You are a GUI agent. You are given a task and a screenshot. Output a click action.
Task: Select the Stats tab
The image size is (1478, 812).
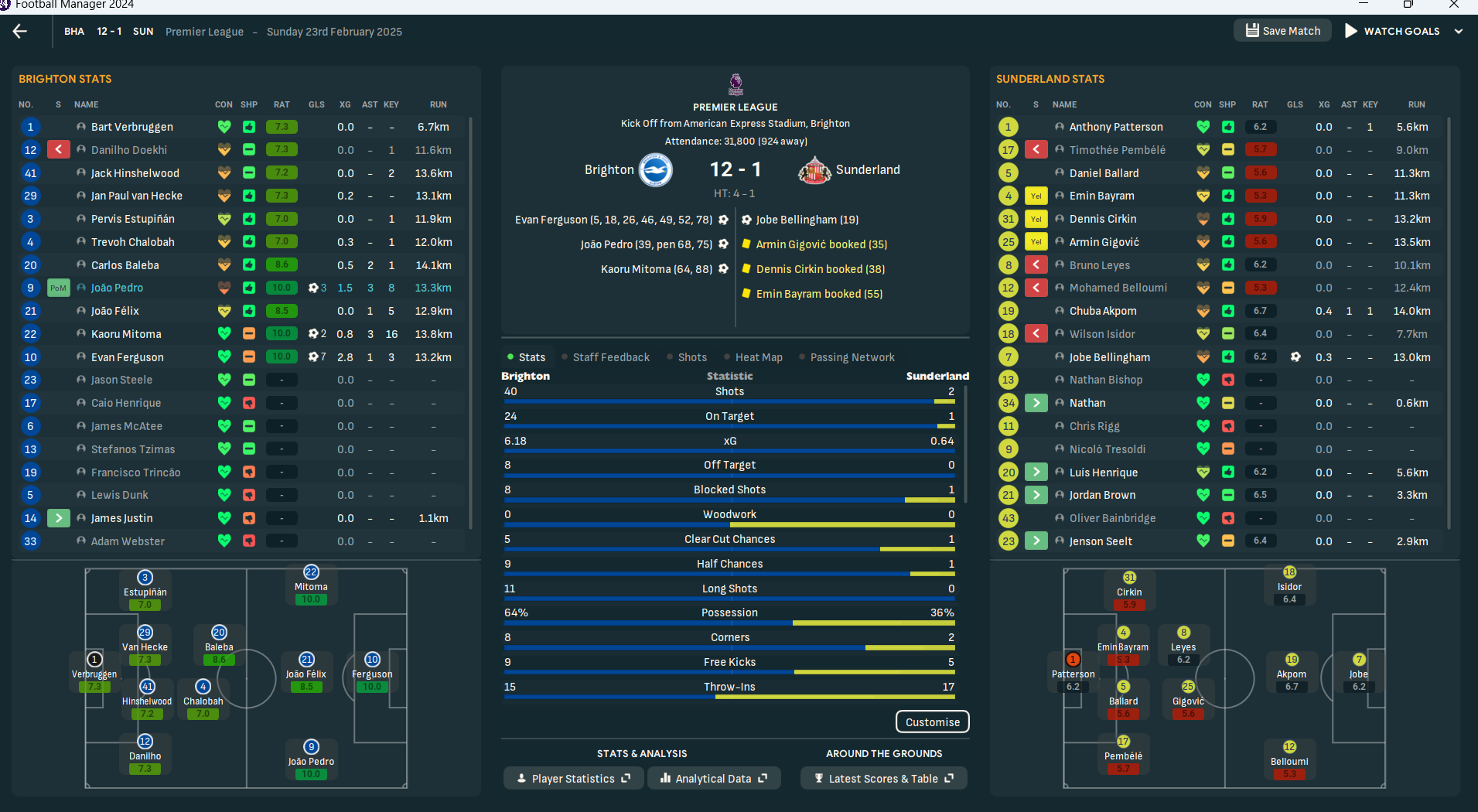(x=531, y=357)
